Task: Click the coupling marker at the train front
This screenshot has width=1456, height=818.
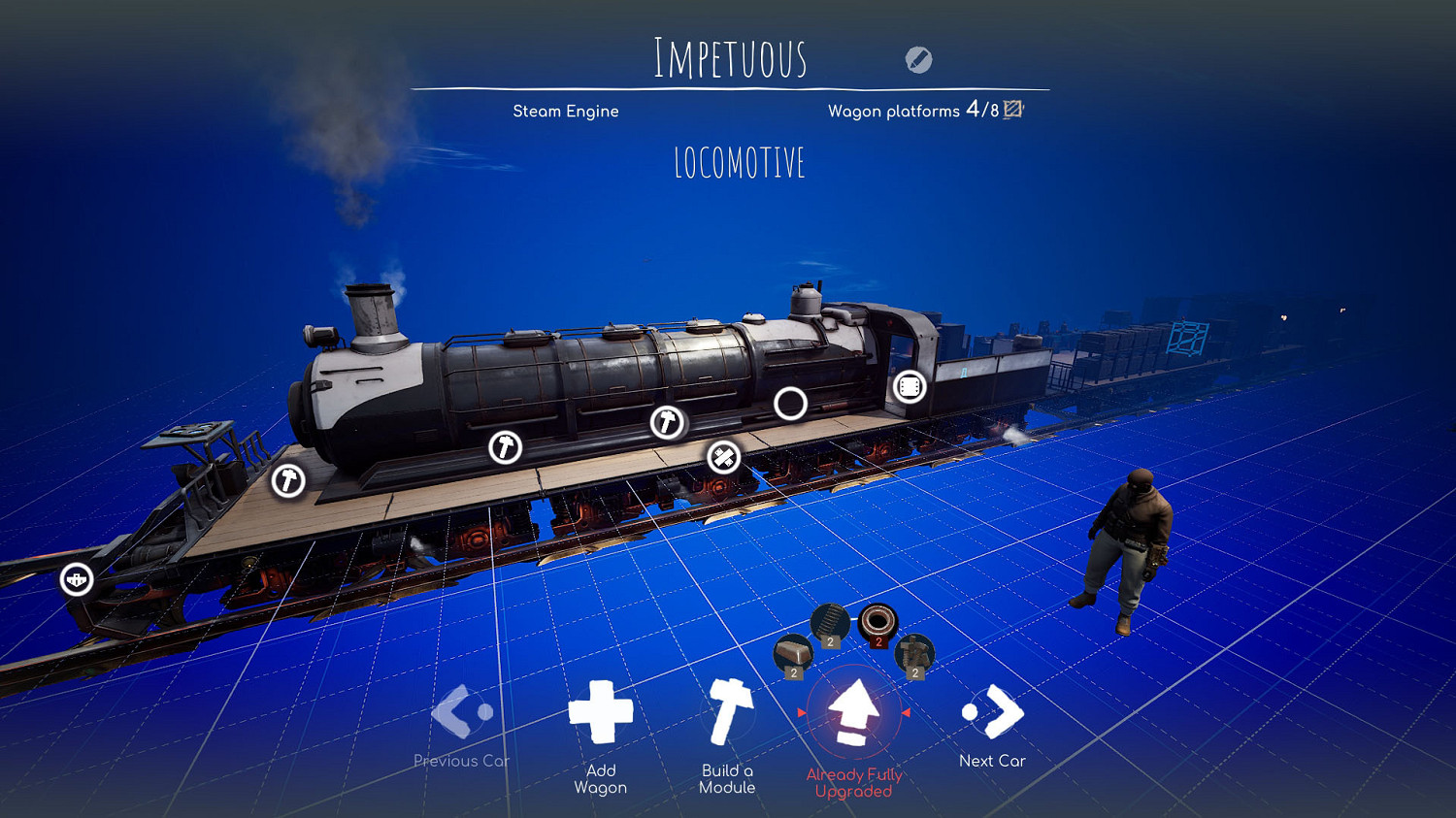Action: pyautogui.click(x=76, y=580)
